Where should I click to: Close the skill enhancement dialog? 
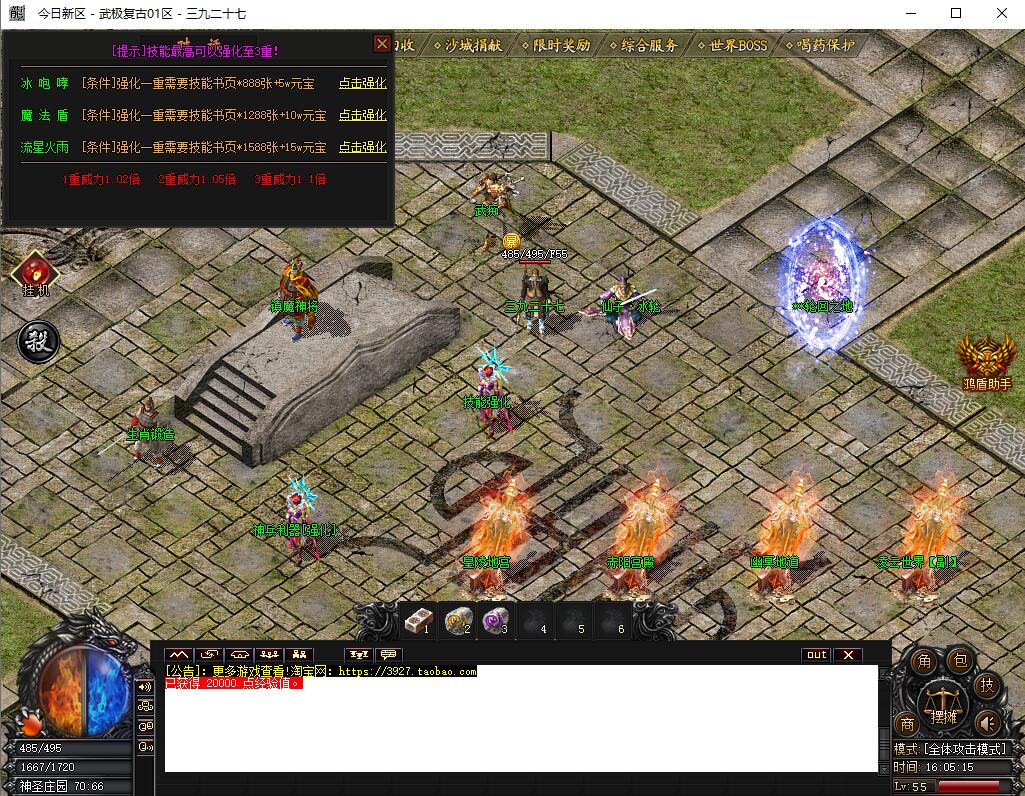[382, 44]
